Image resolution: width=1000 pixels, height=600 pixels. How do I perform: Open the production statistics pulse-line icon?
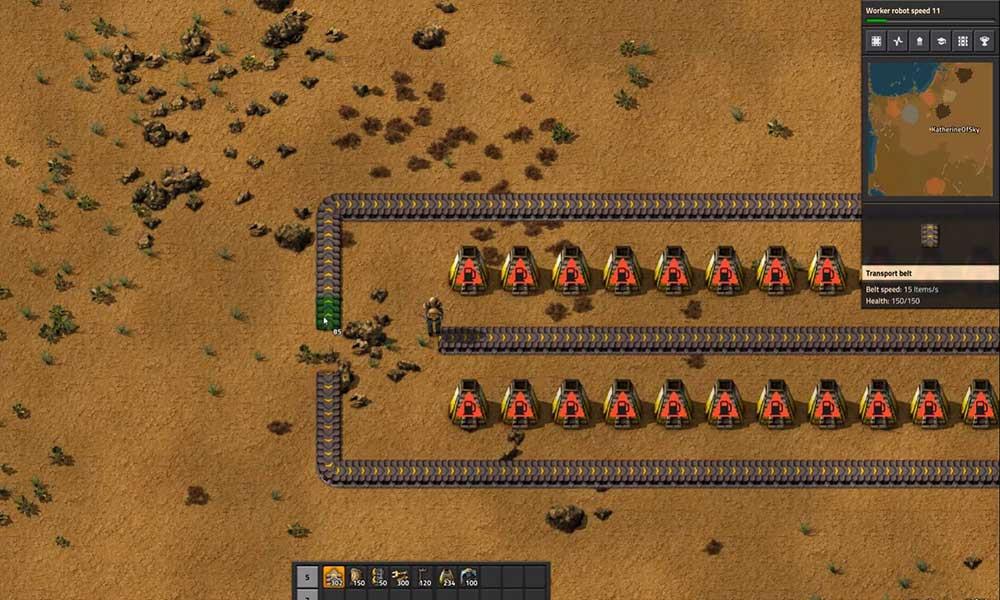click(897, 41)
